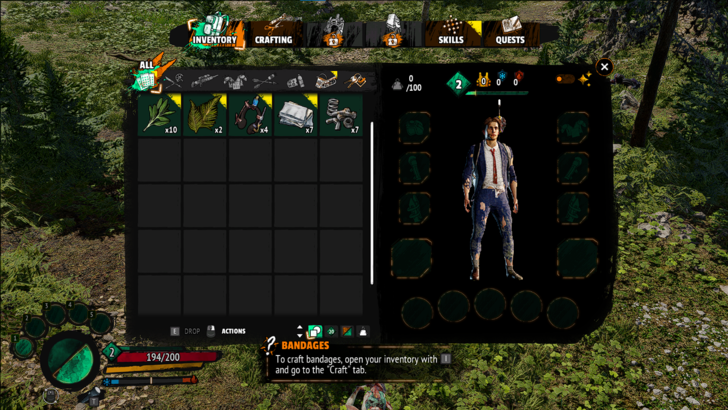Close the inventory with the X button
This screenshot has height=410, width=728.
(x=604, y=67)
